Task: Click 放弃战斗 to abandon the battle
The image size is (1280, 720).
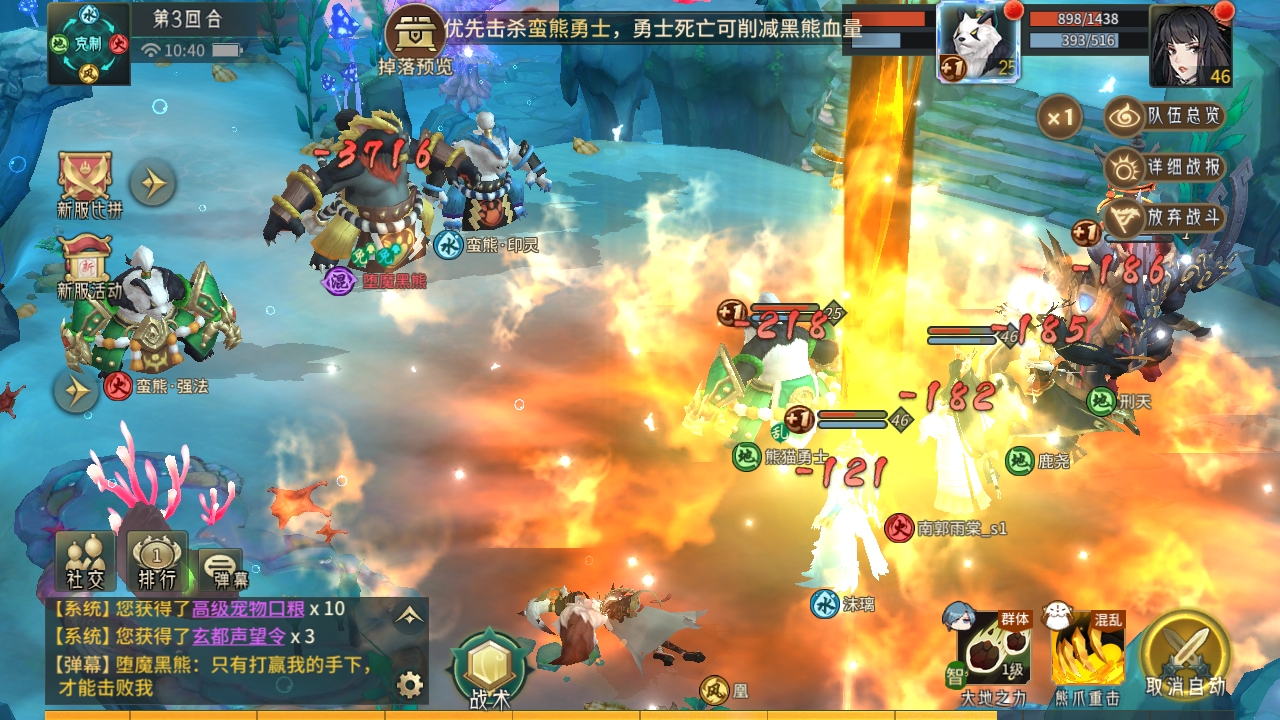Action: pos(1166,216)
